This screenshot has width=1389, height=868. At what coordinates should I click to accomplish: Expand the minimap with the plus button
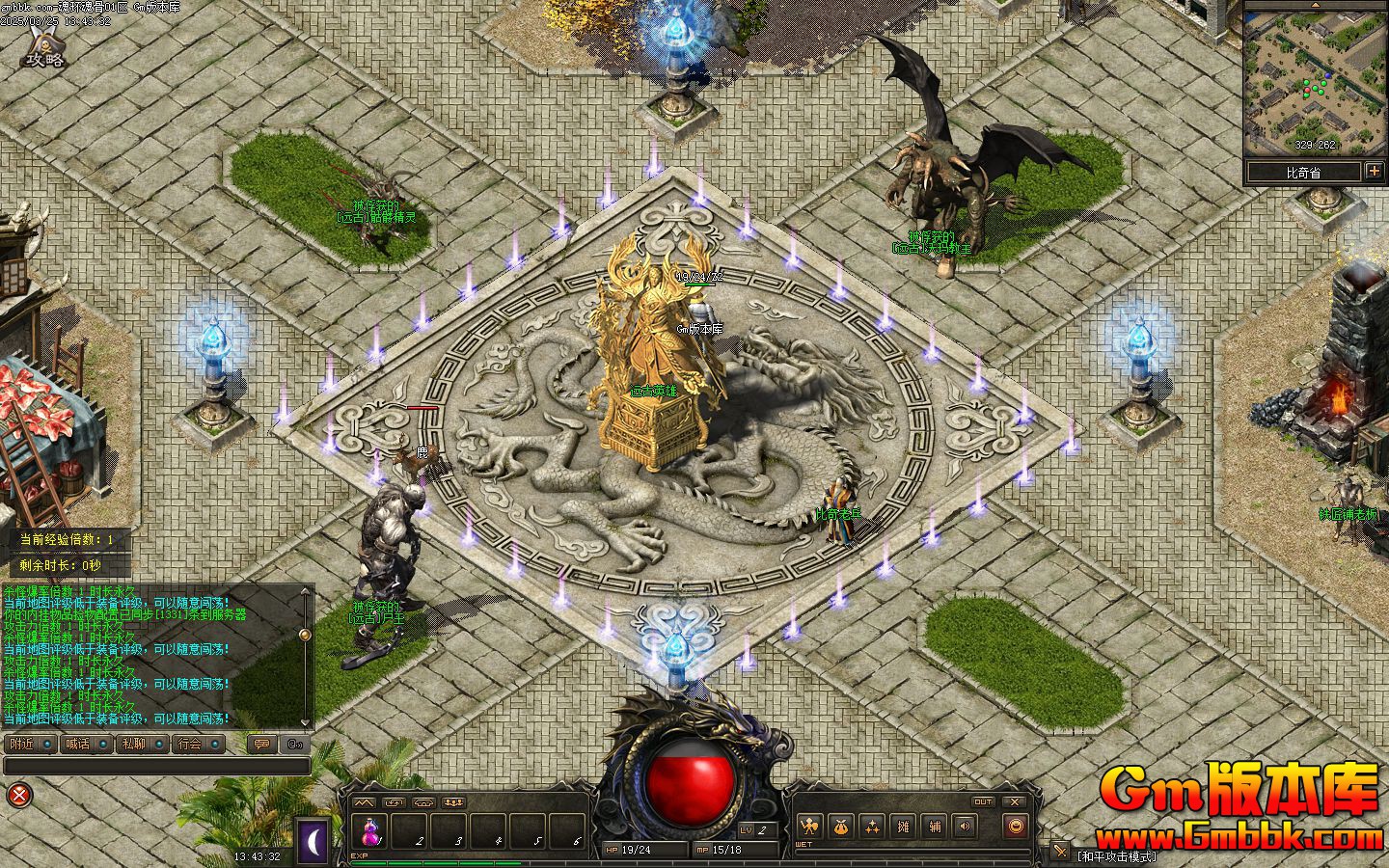point(1374,172)
